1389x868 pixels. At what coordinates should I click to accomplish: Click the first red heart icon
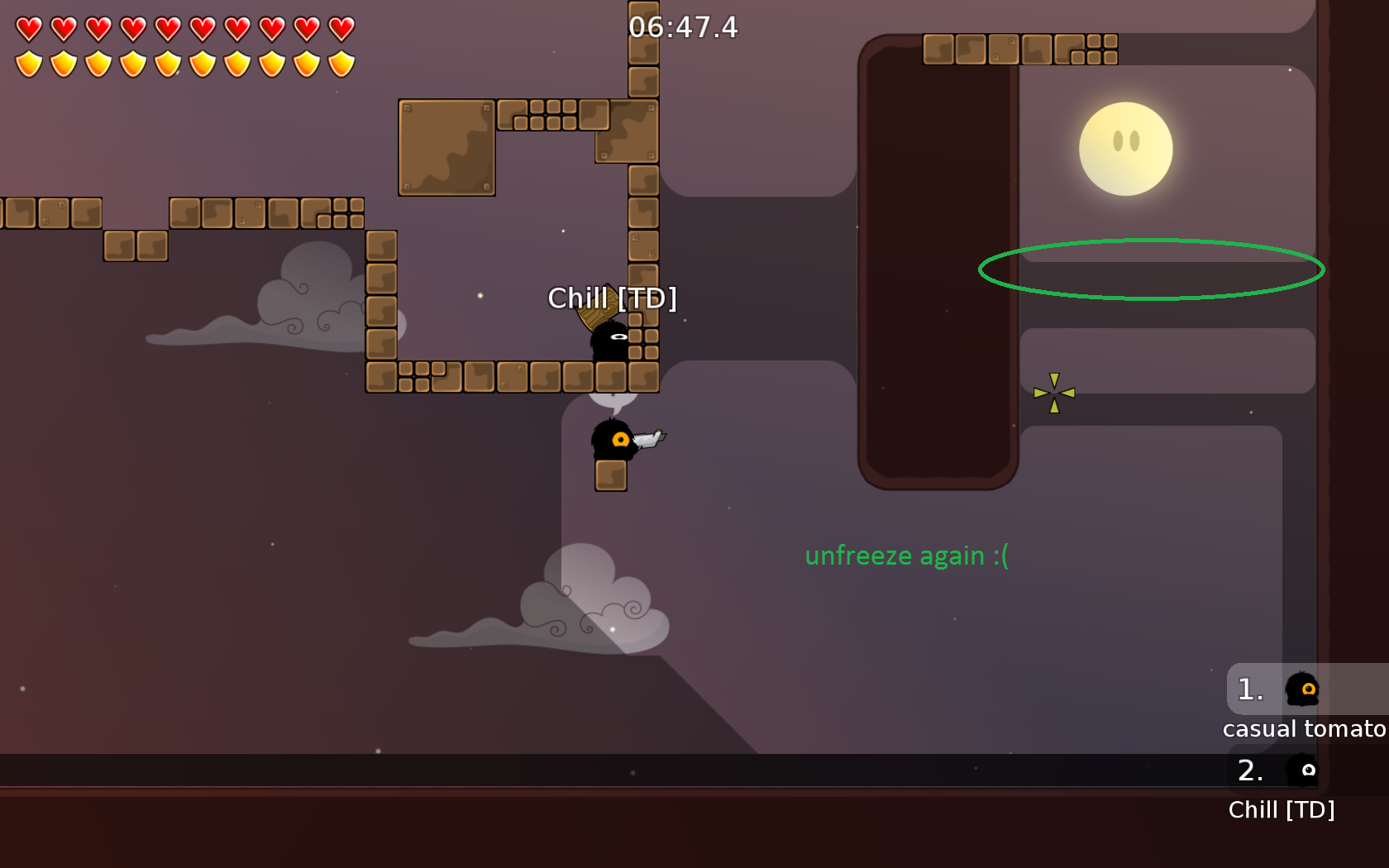click(29, 26)
